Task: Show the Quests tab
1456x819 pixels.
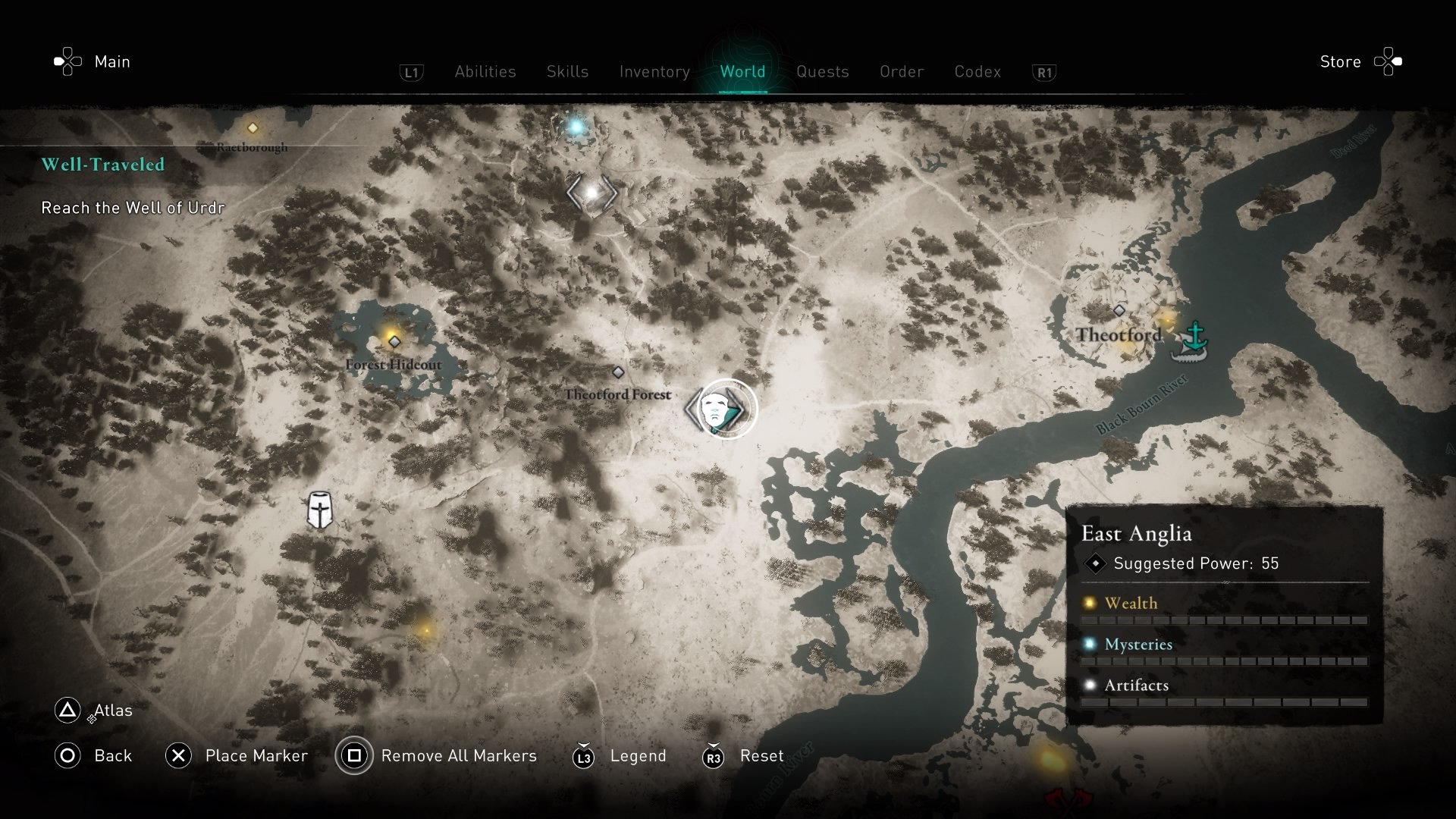Action: [822, 71]
